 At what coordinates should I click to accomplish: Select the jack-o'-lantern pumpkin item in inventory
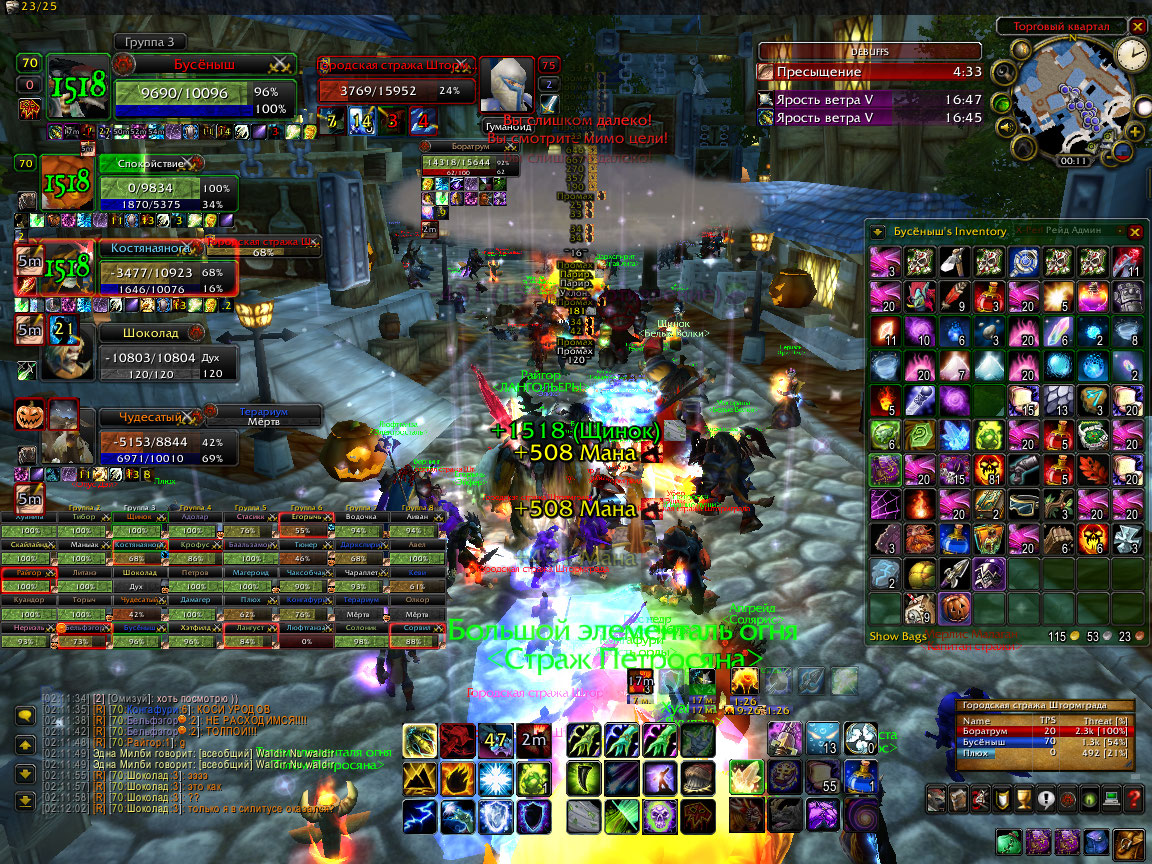pos(955,607)
